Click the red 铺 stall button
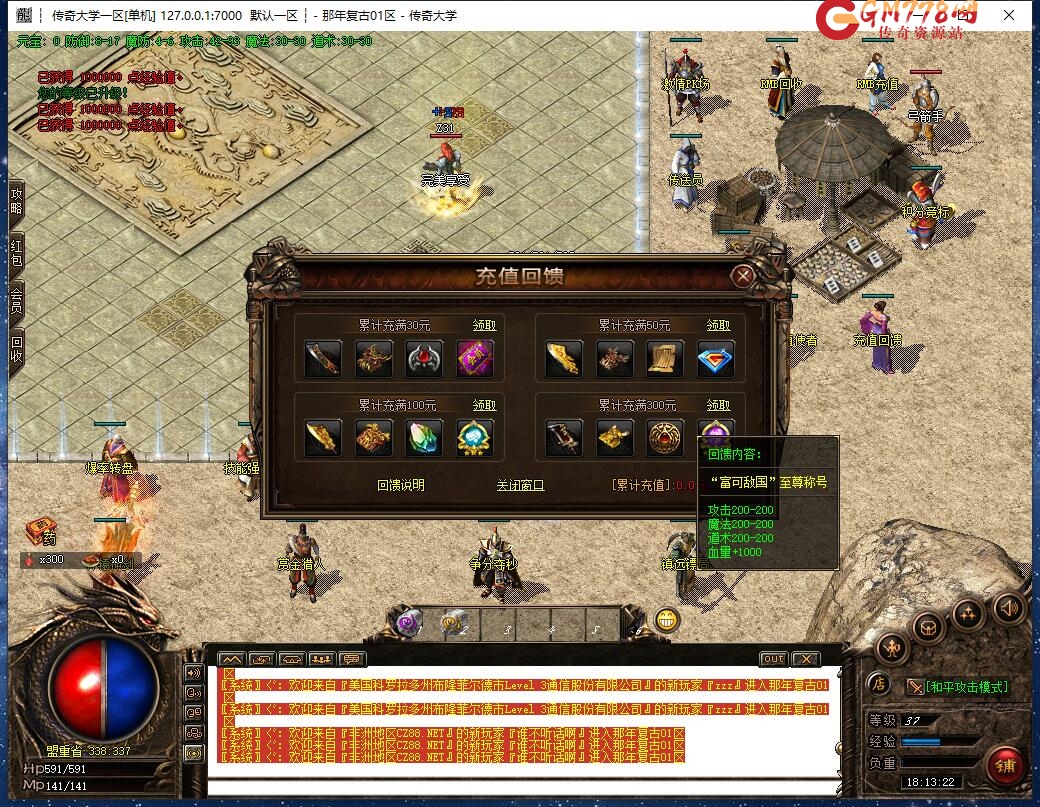Screen dimensions: 1040x807 pyautogui.click(x=1004, y=766)
